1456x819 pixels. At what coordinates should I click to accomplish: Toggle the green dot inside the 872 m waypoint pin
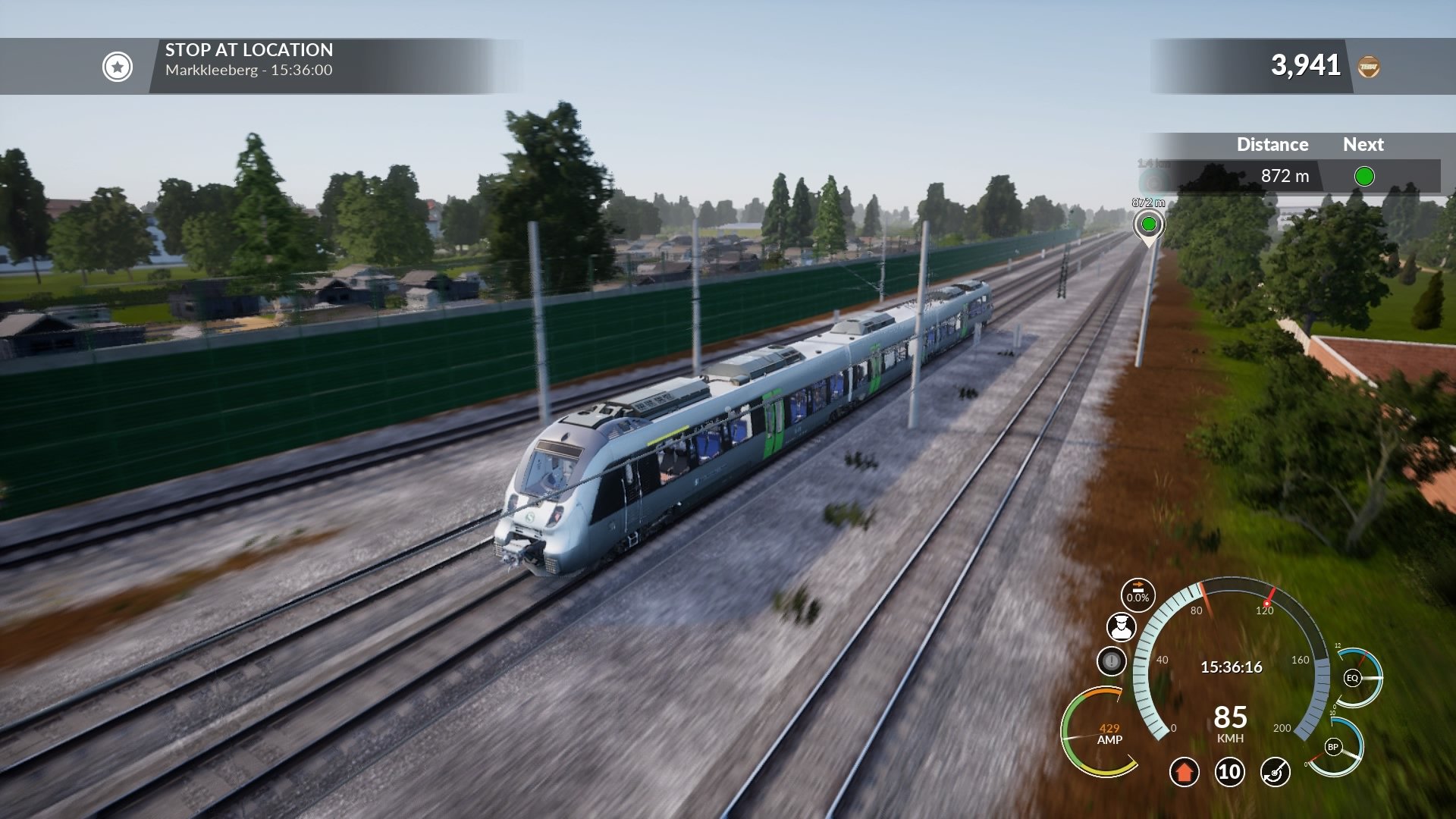[1150, 223]
